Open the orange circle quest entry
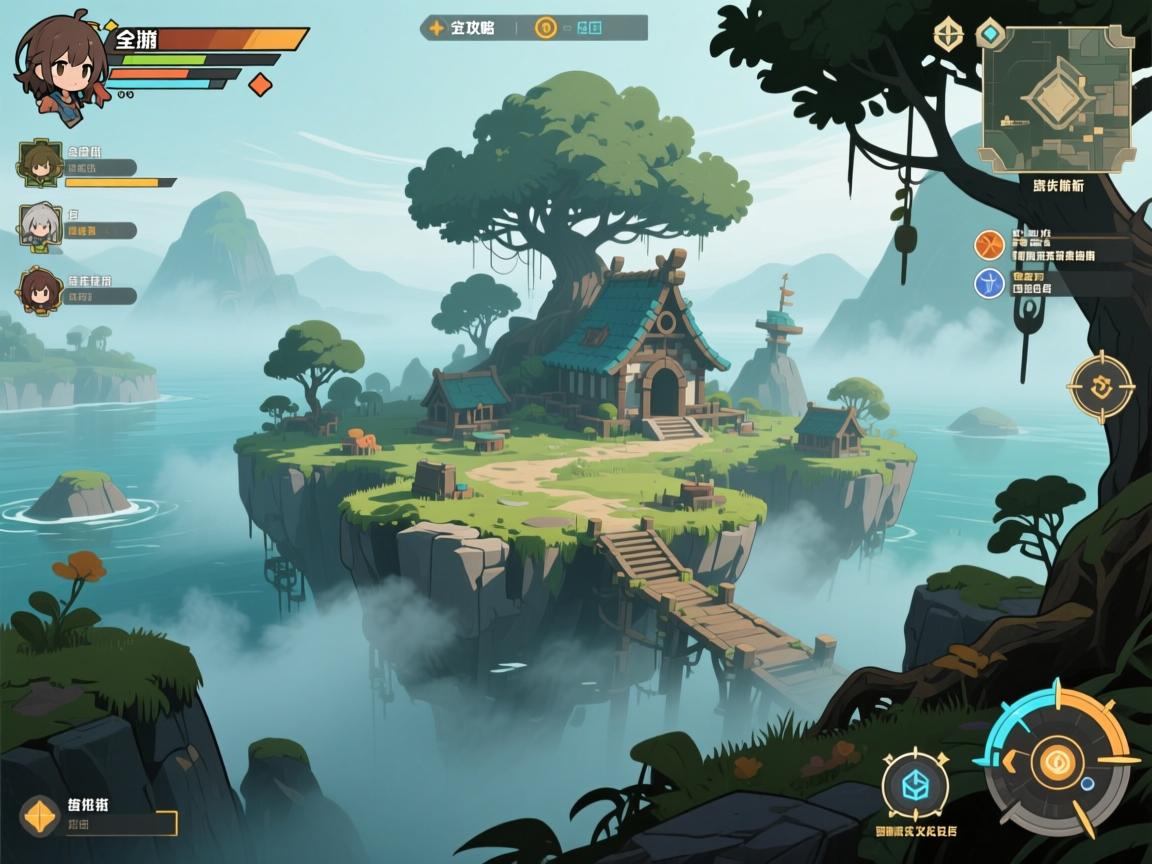 (989, 244)
